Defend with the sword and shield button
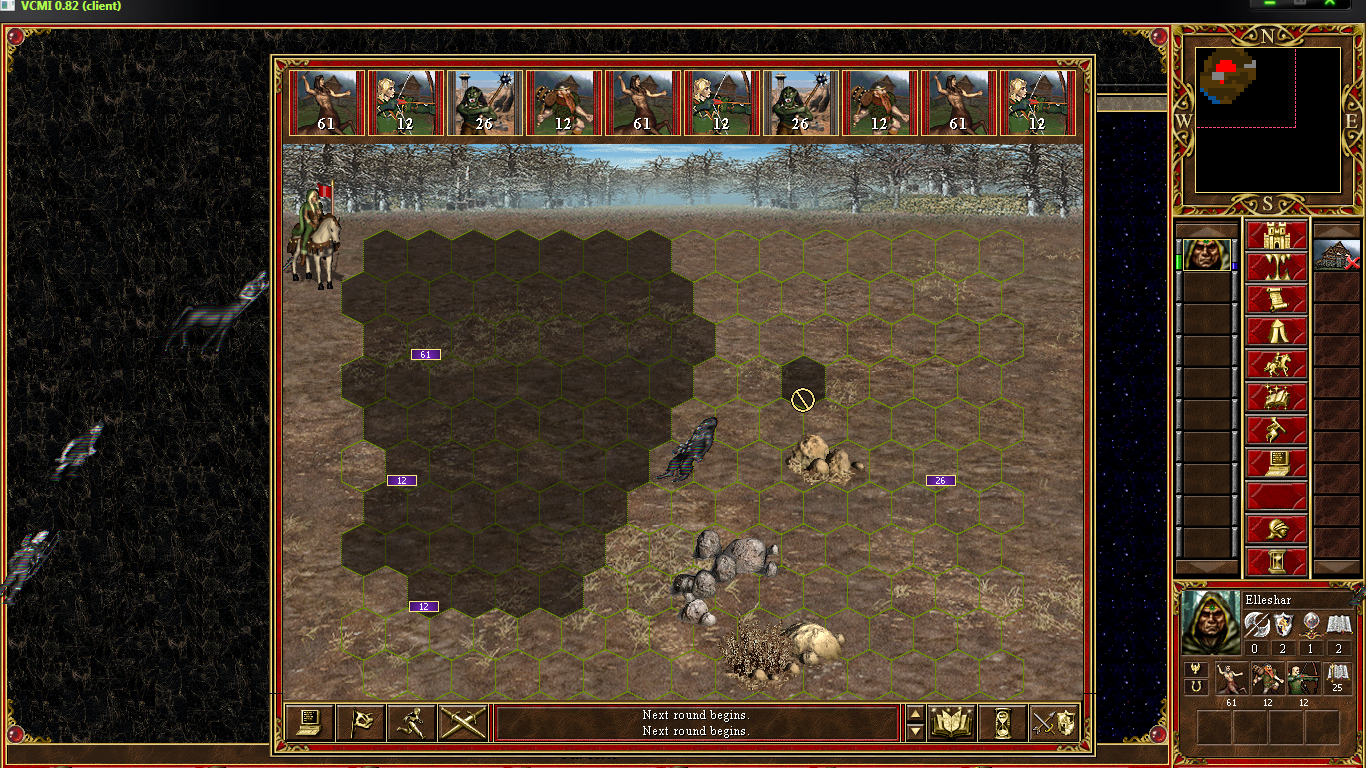The height and width of the screenshot is (768, 1366). (x=1054, y=722)
